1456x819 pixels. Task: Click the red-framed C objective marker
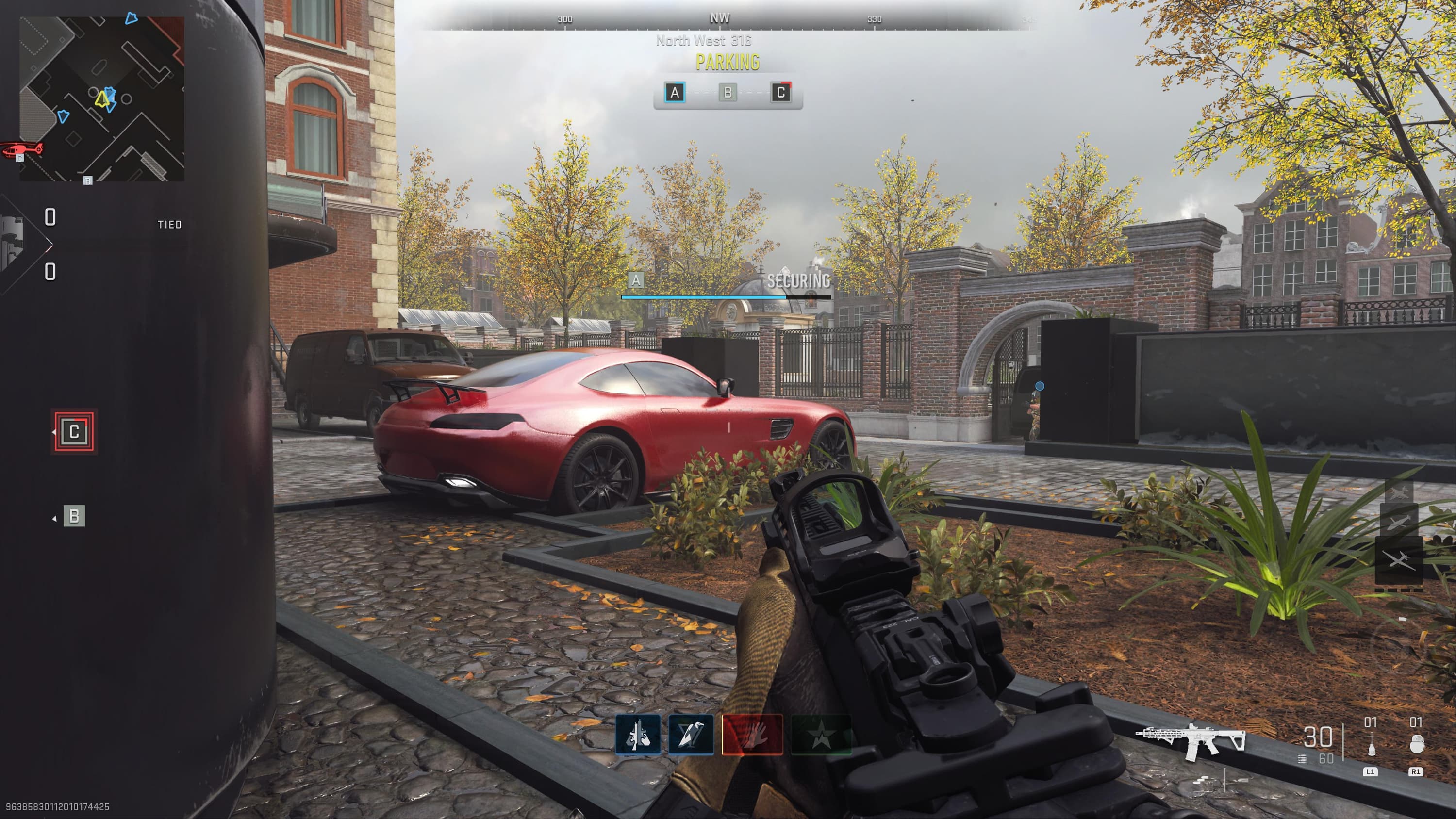pyautogui.click(x=74, y=432)
